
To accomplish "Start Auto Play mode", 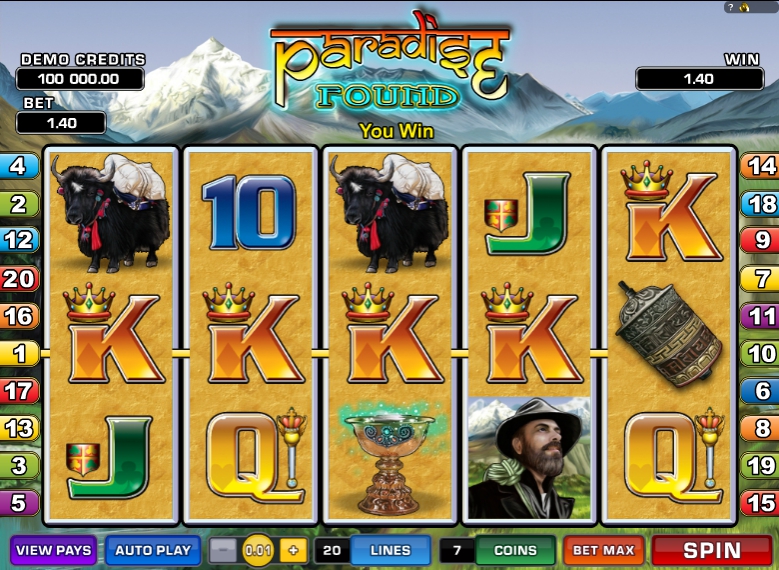I will click(x=153, y=550).
